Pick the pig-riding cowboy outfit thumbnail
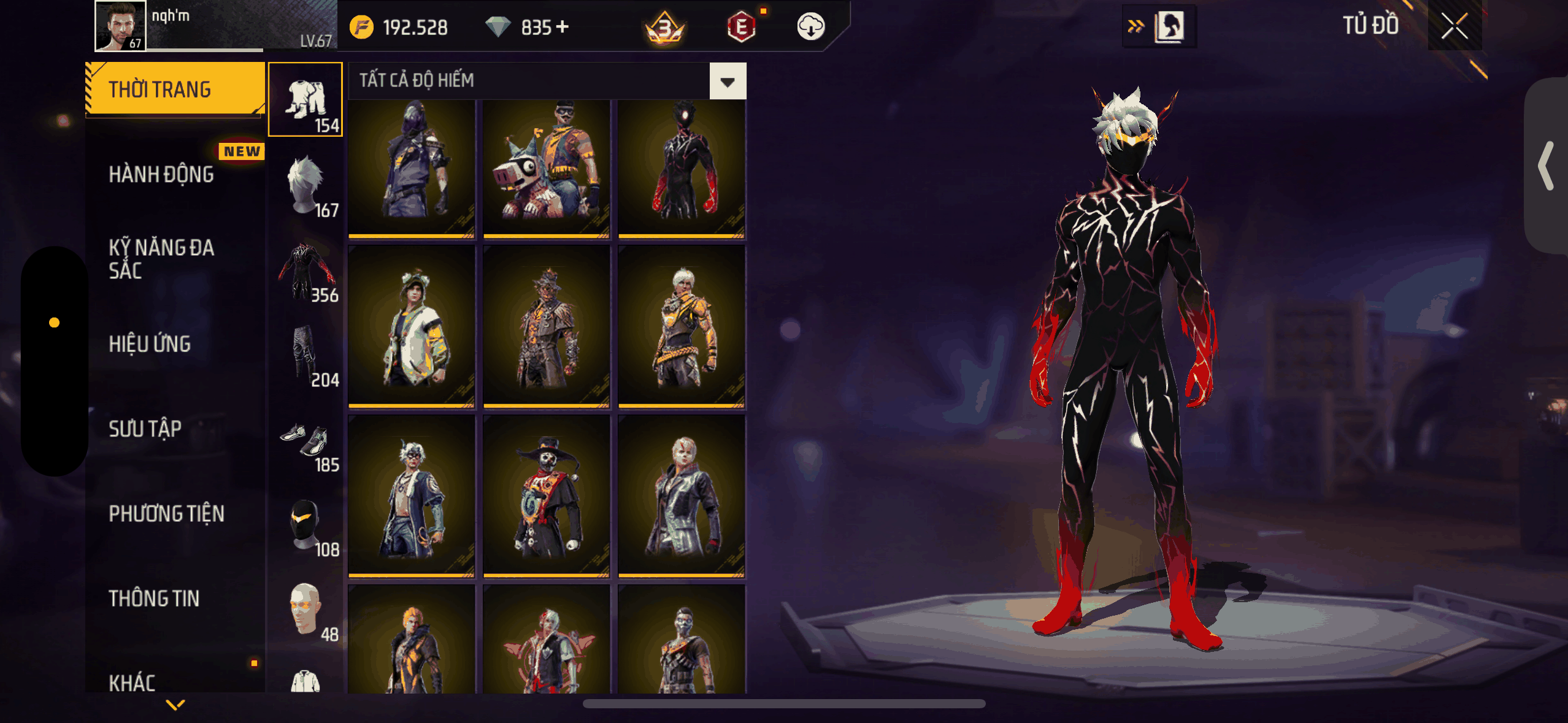This screenshot has width=1568, height=723. [546, 167]
